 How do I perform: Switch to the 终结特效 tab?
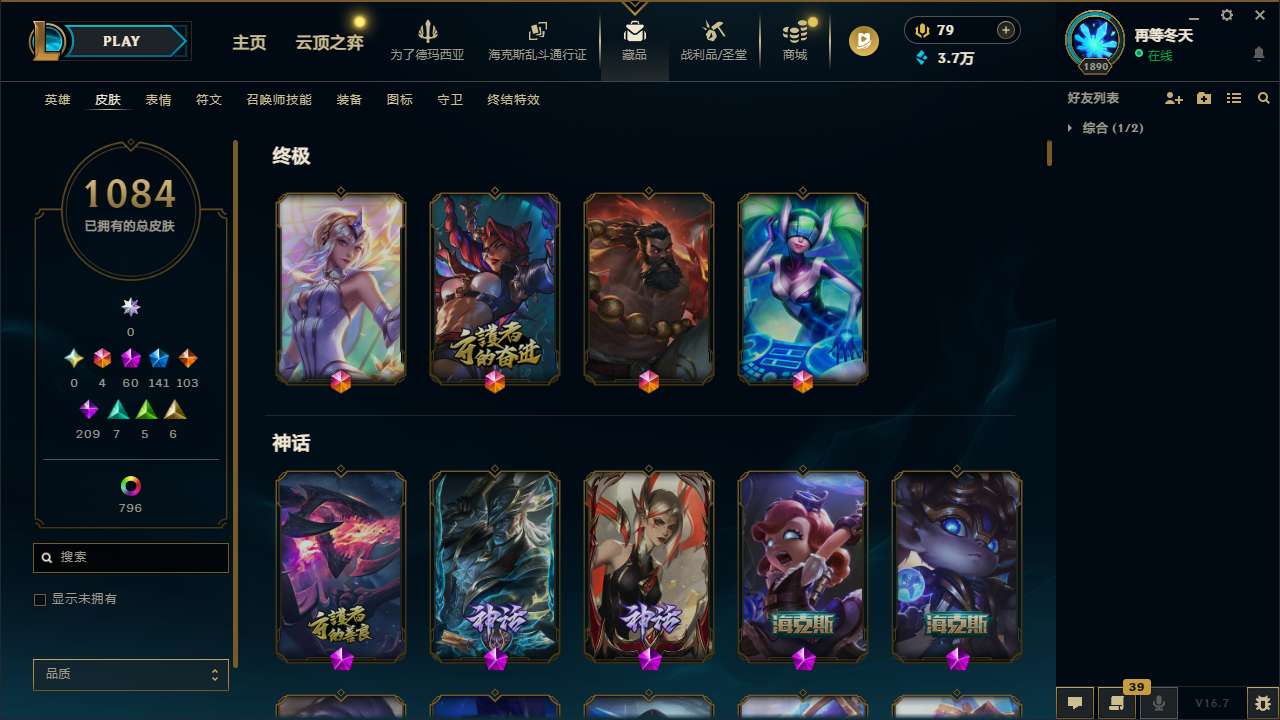(x=513, y=100)
